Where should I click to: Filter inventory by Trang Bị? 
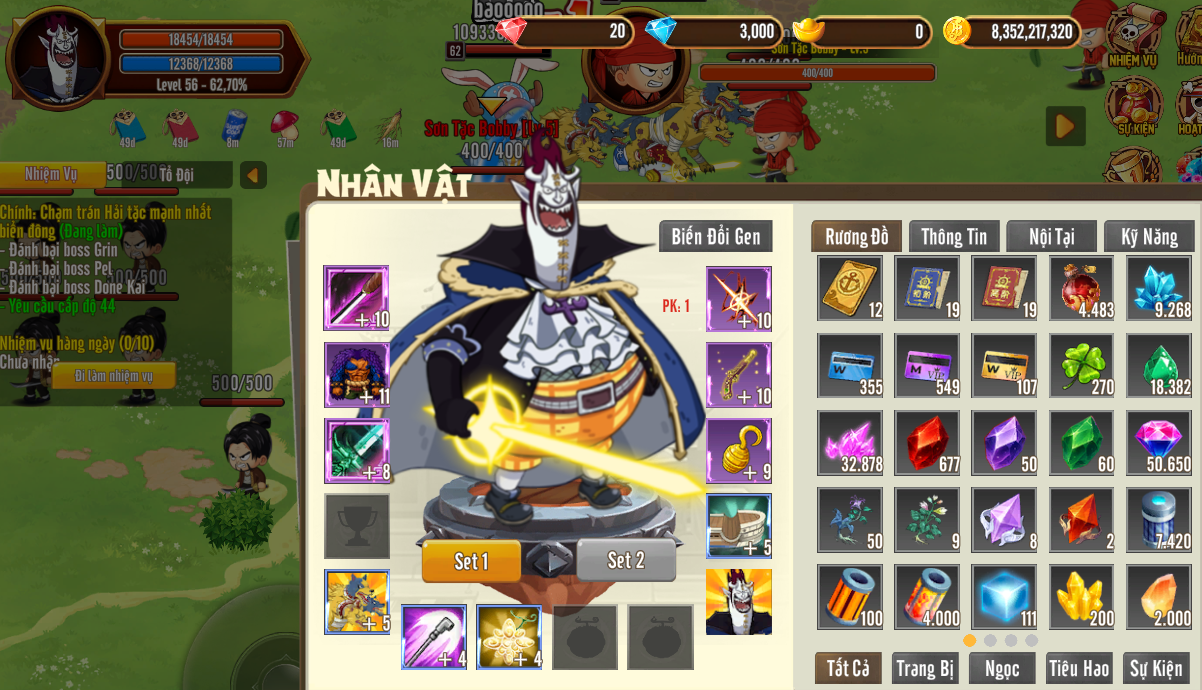click(925, 668)
